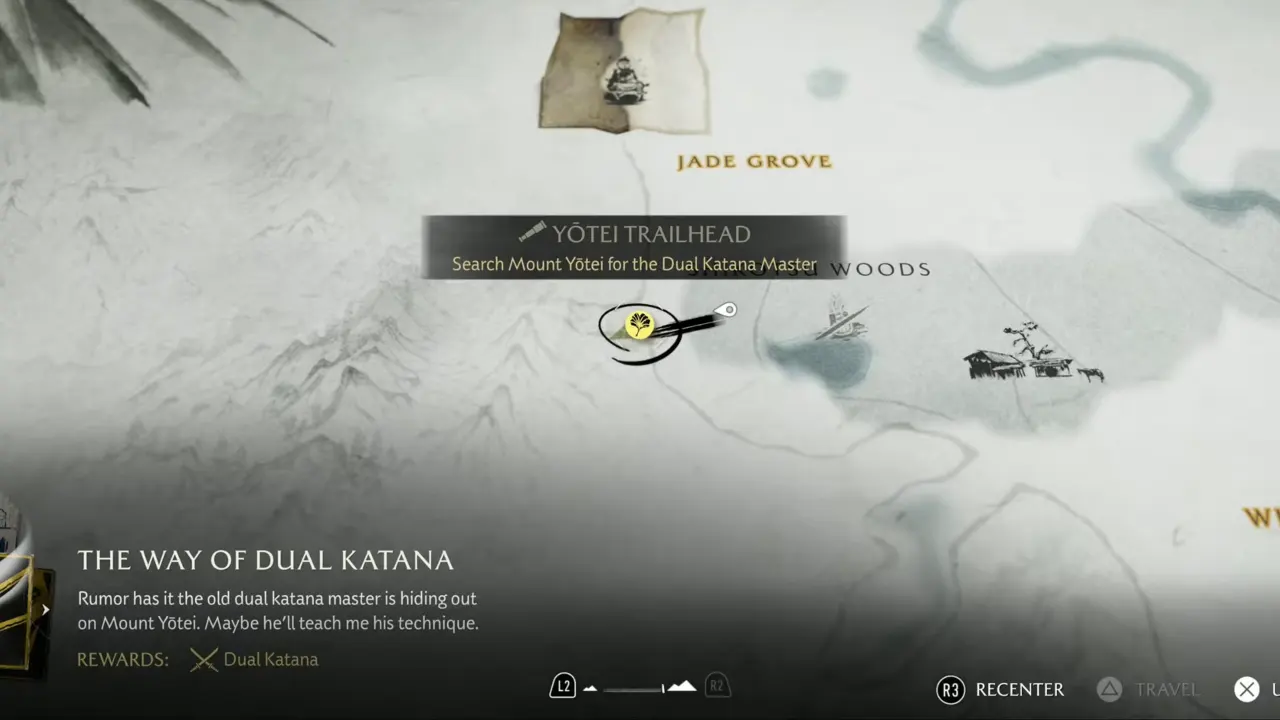Choose the farmhouse settlement marker
Image resolution: width=1280 pixels, height=720 pixels.
click(1030, 357)
